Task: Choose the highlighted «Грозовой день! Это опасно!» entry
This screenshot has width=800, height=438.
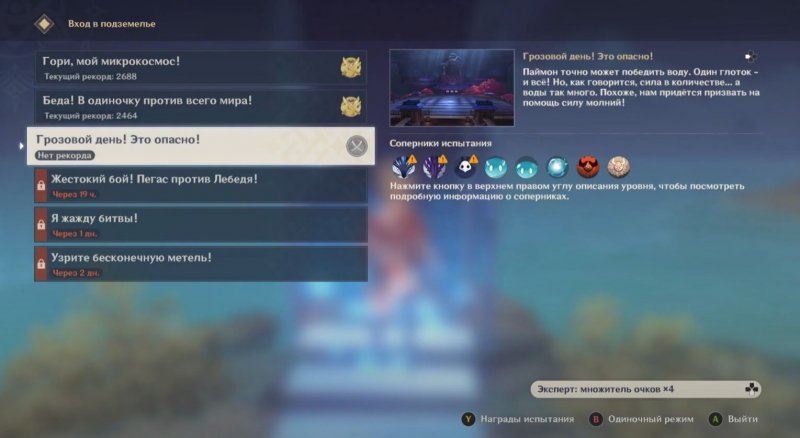Action: (200, 145)
